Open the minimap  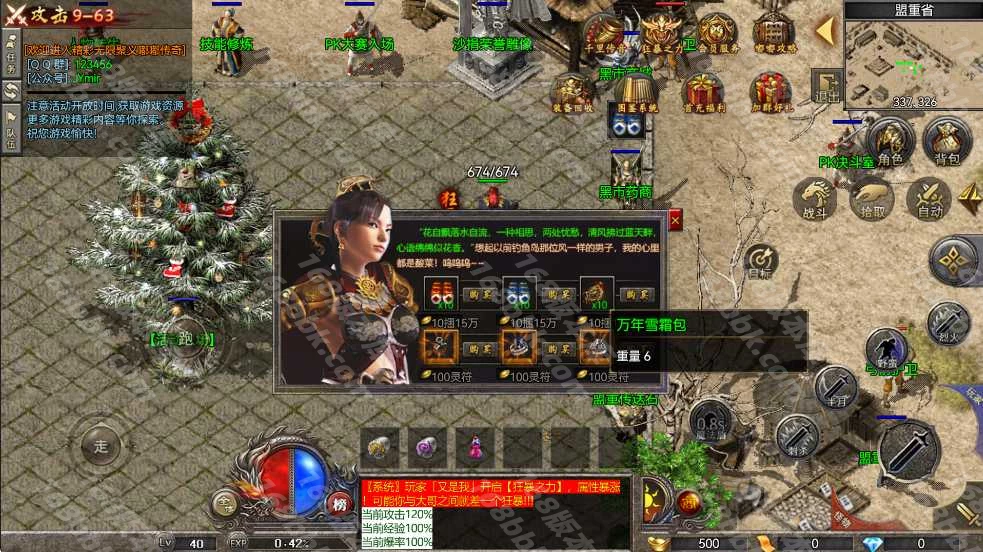(912, 57)
